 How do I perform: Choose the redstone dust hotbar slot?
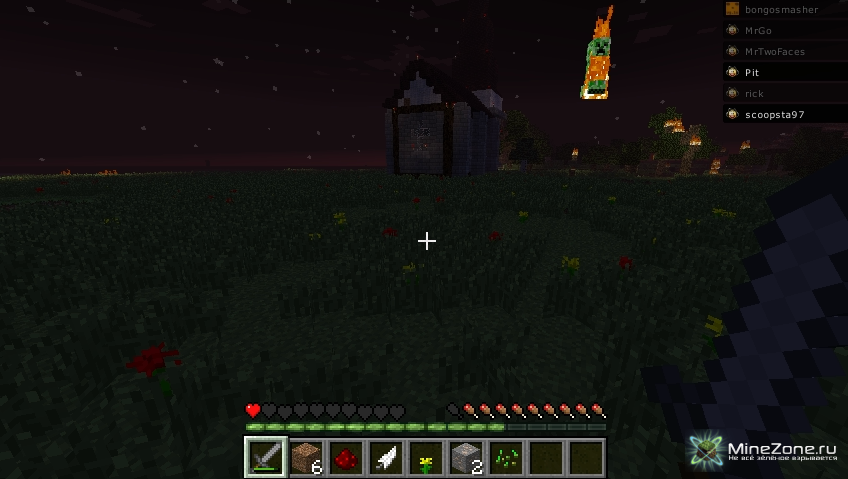tap(346, 458)
